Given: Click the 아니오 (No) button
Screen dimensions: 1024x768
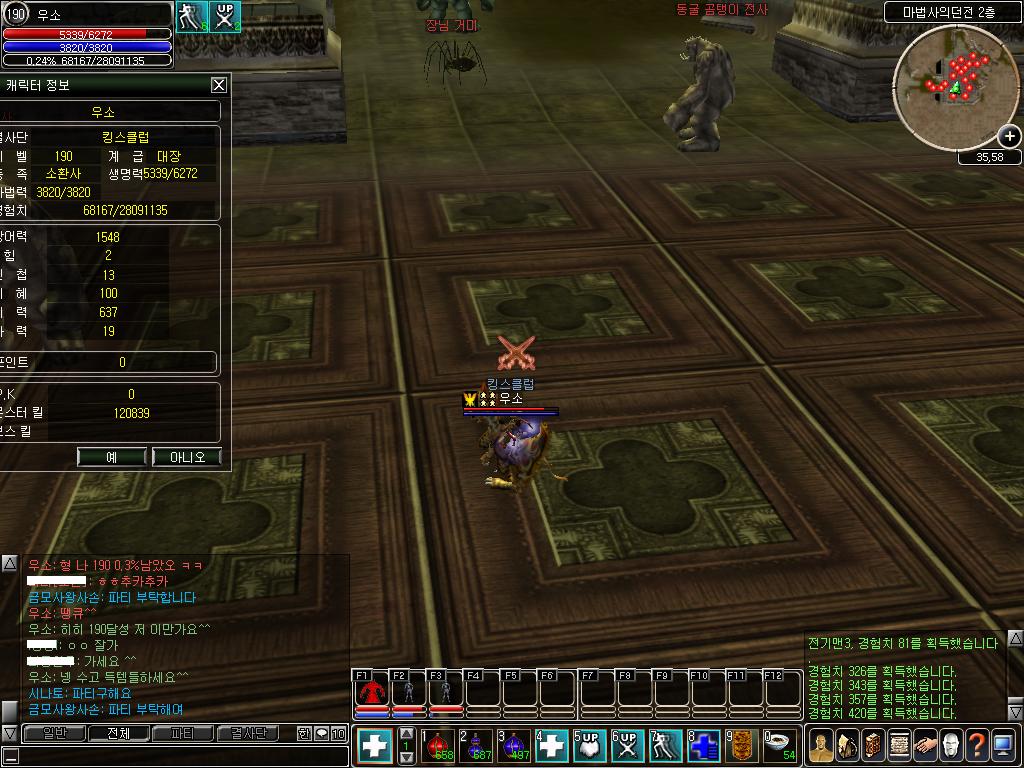Looking at the screenshot, I should pos(187,457).
